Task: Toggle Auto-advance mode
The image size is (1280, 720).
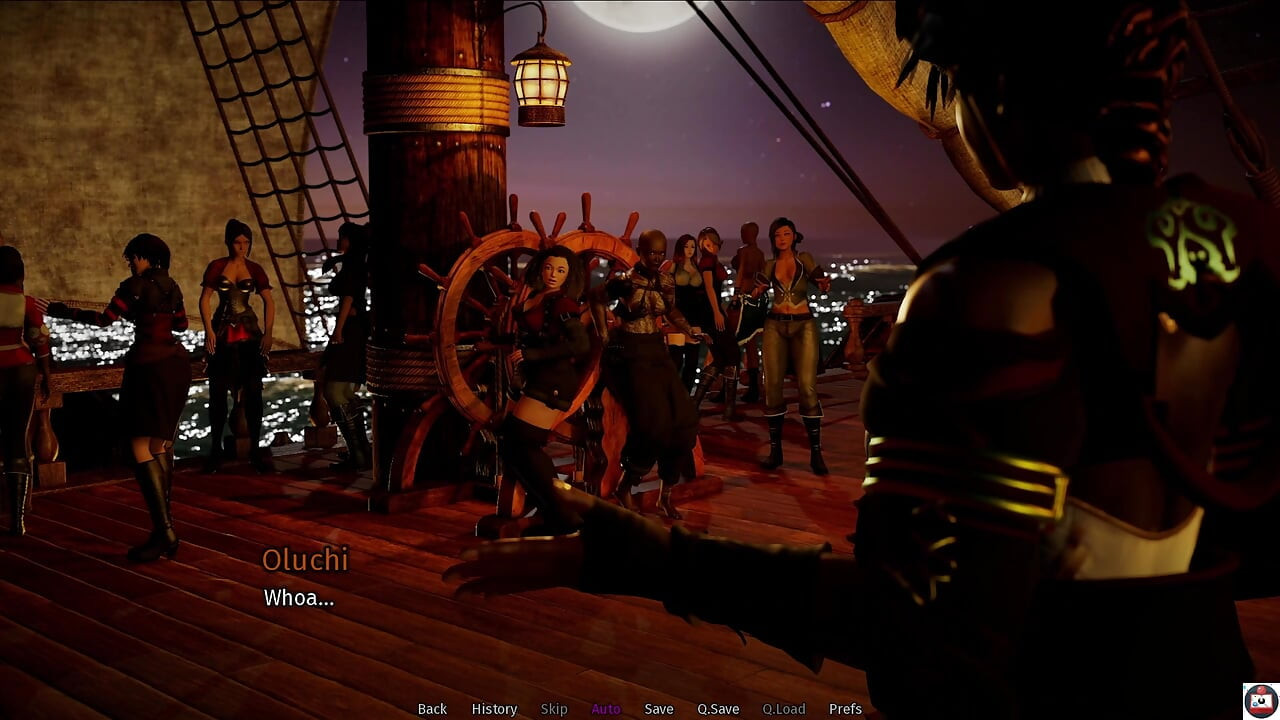Action: coord(606,709)
